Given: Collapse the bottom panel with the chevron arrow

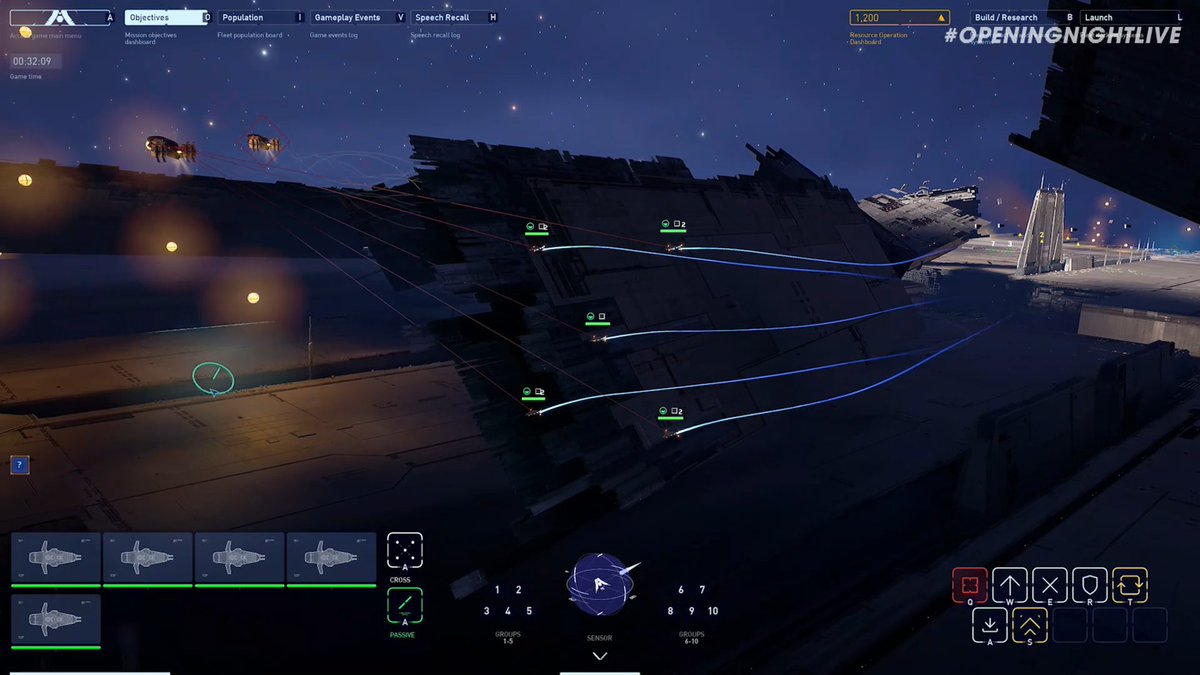Looking at the screenshot, I should pos(600,656).
